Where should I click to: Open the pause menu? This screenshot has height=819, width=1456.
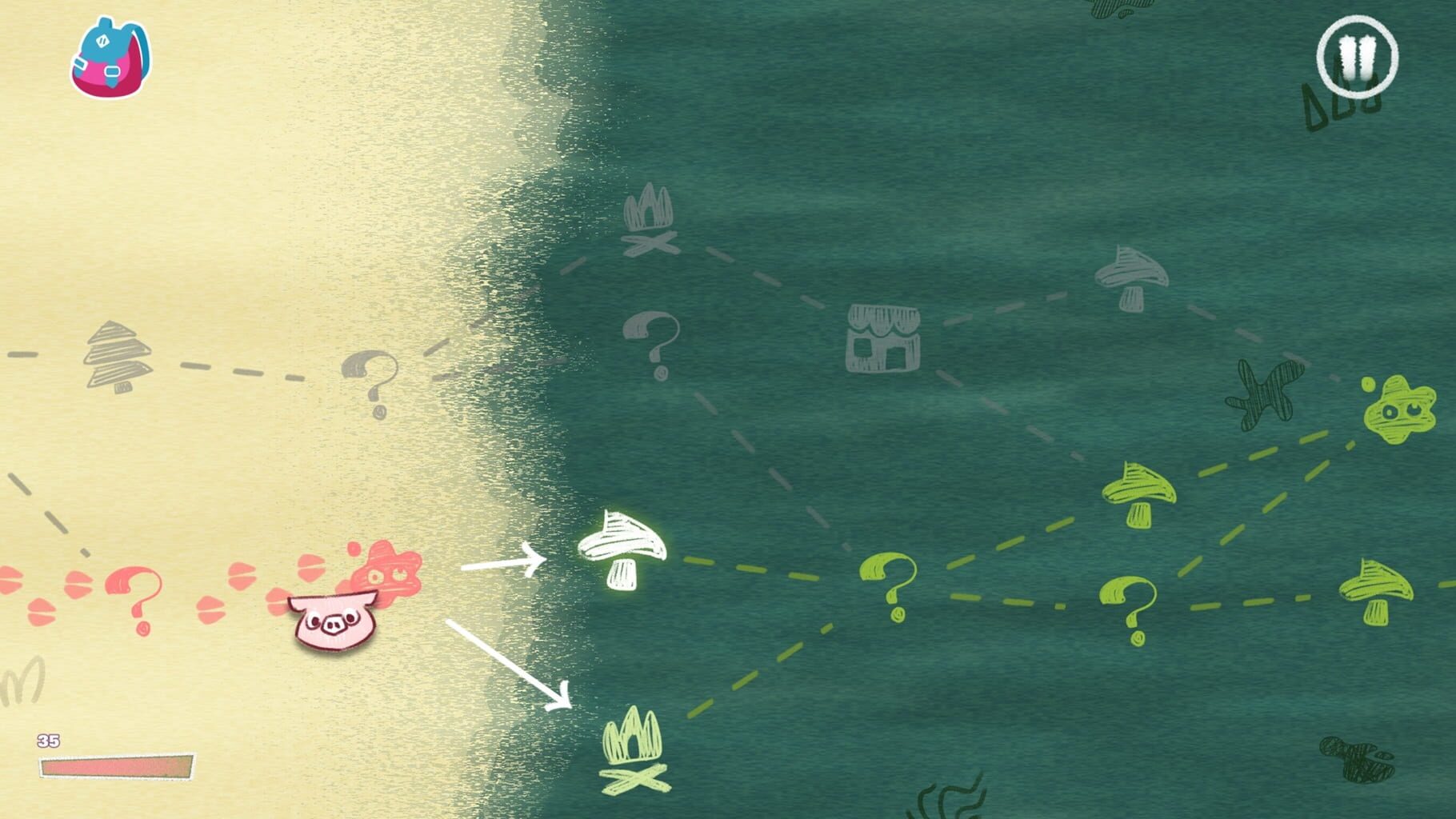click(1358, 54)
